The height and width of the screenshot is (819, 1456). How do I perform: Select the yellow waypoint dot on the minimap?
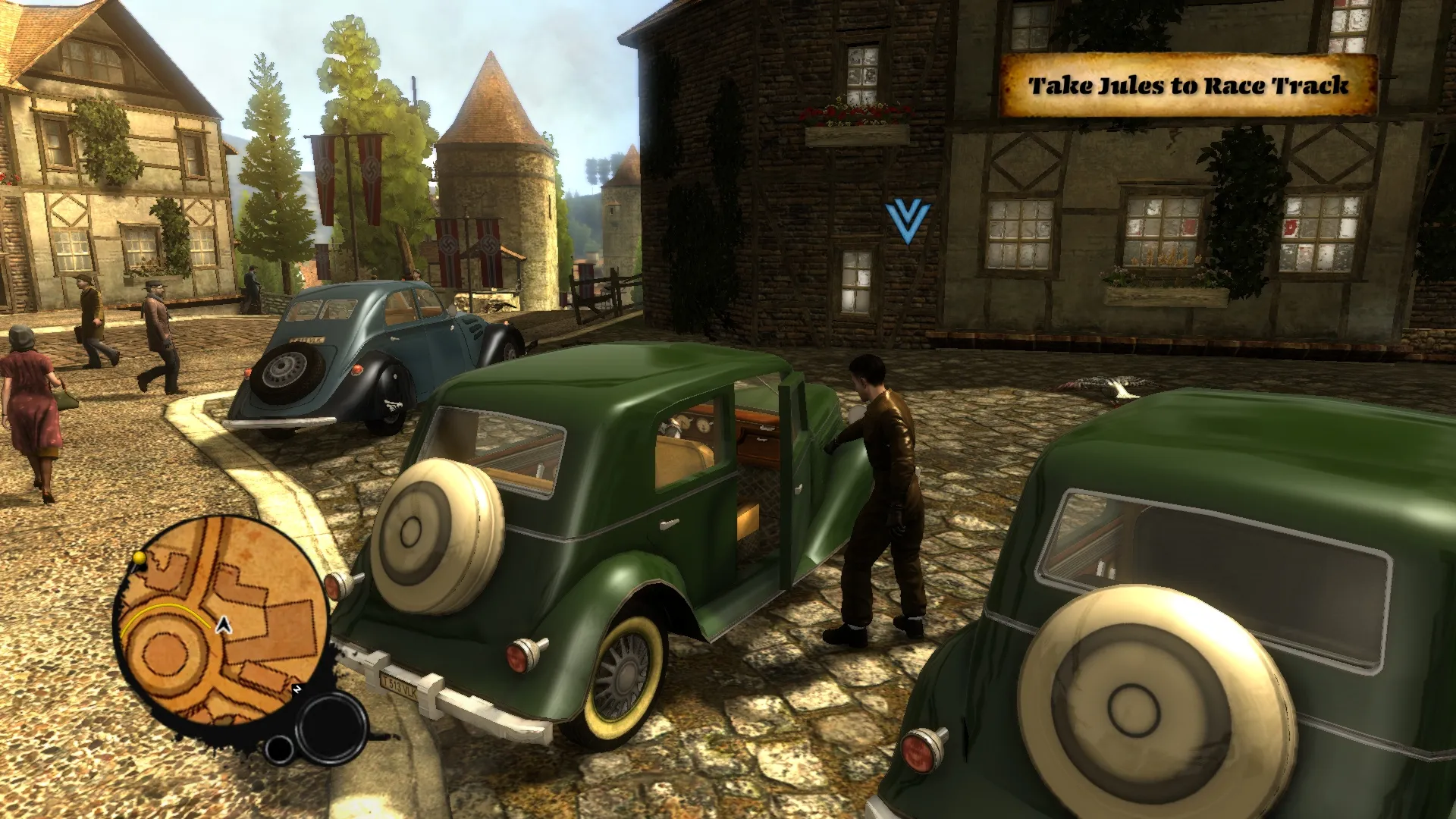(x=139, y=559)
